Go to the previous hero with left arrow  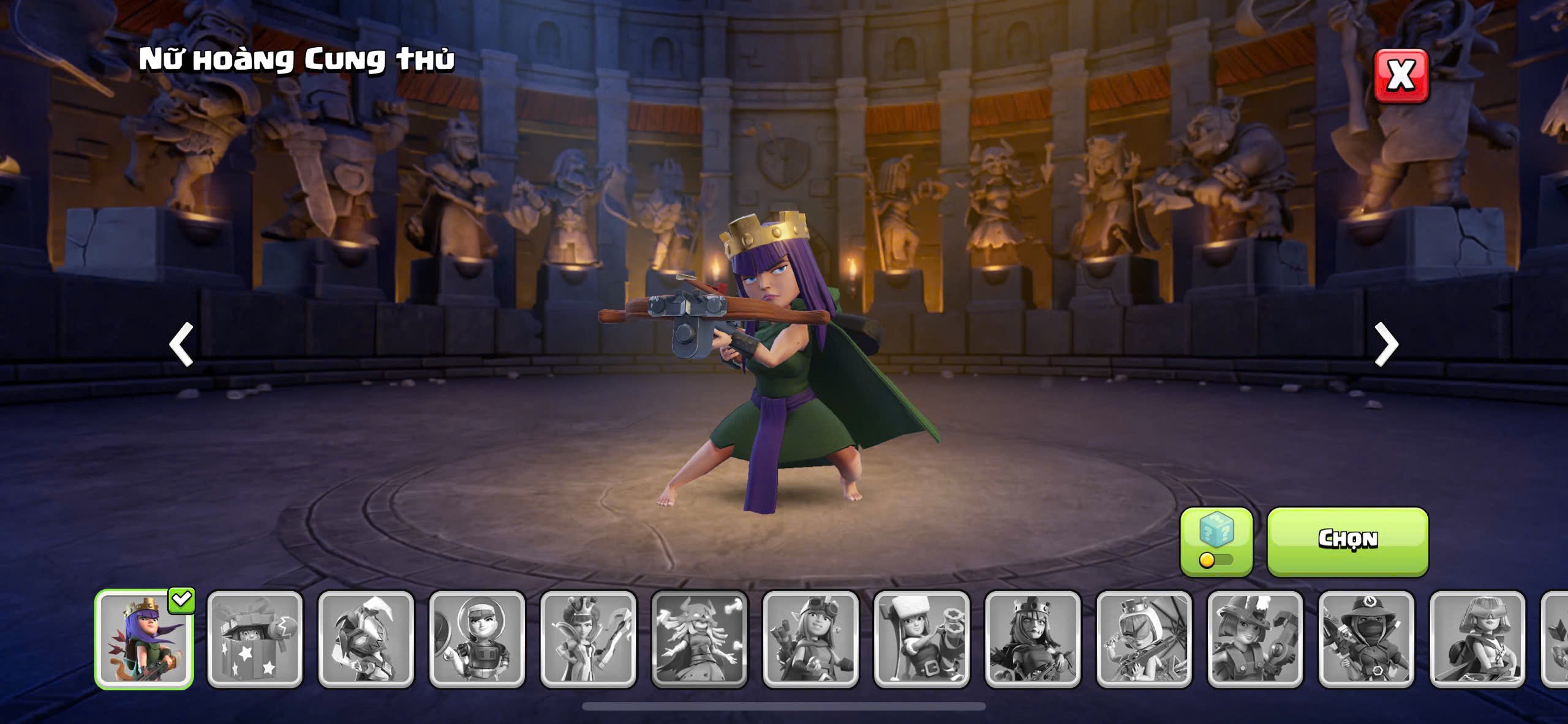tap(181, 344)
